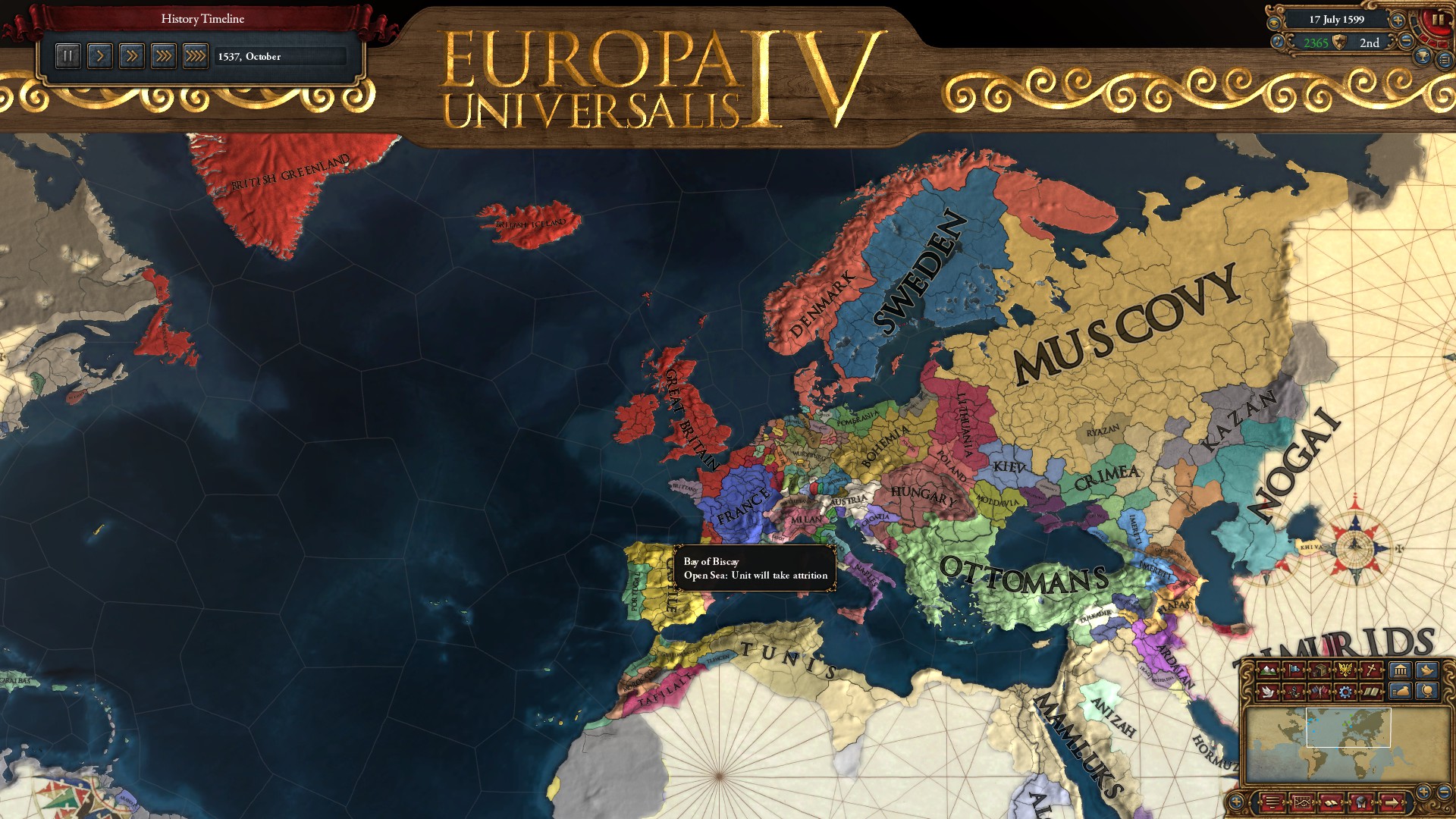Open the ledger book icon in map panel
Viewport: 1456px width, 819px height.
pos(1373,692)
